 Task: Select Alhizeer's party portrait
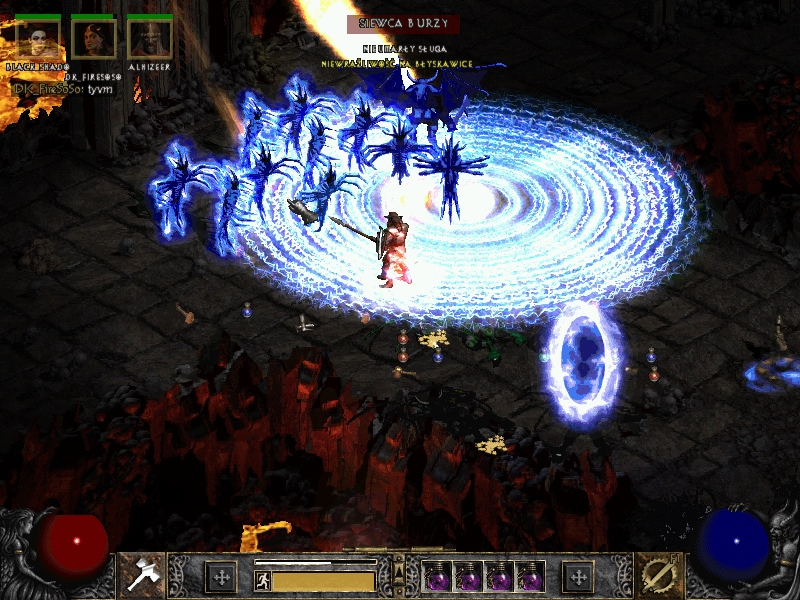(x=150, y=39)
